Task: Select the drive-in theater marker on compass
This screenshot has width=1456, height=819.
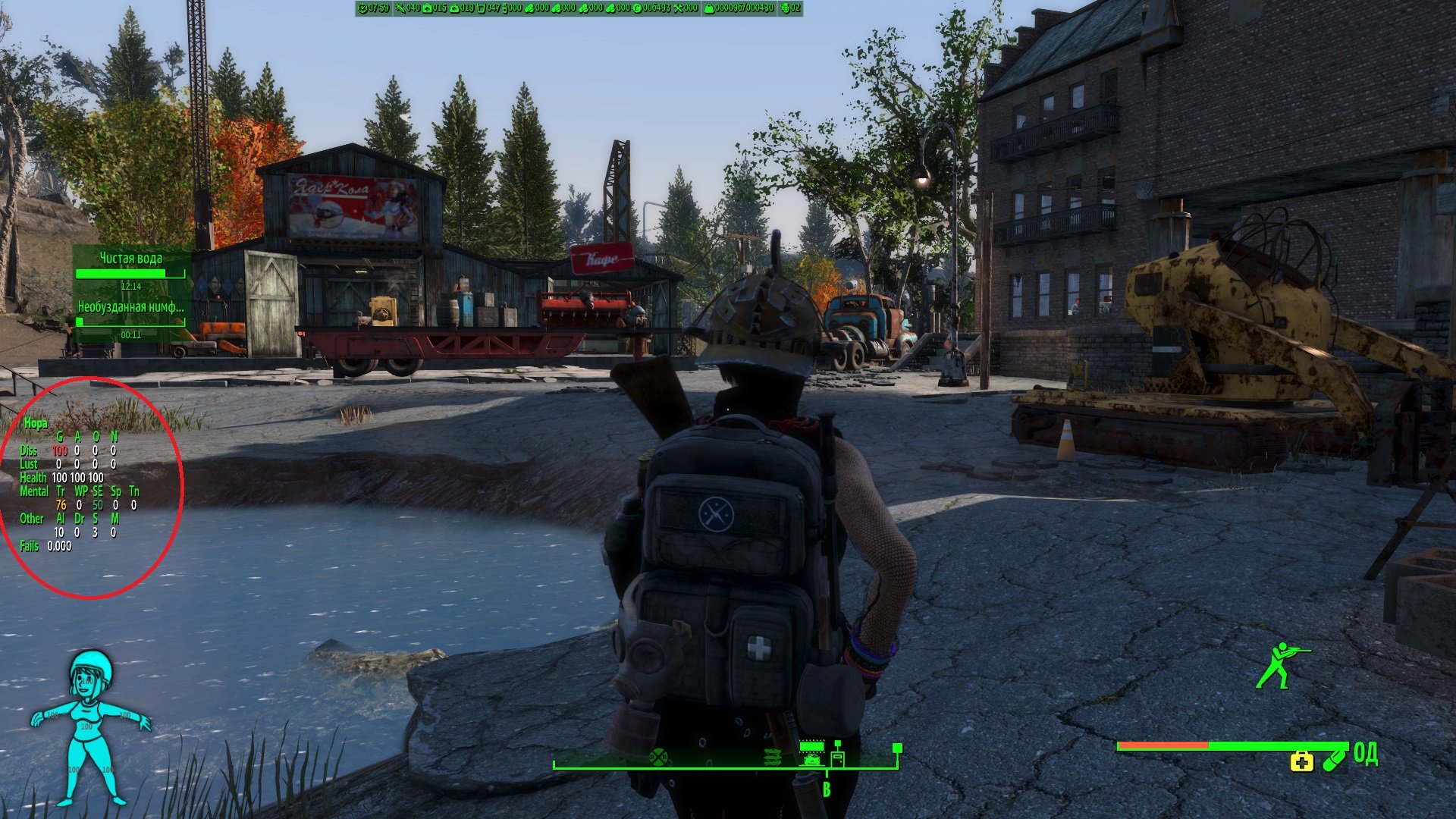Action: click(811, 752)
